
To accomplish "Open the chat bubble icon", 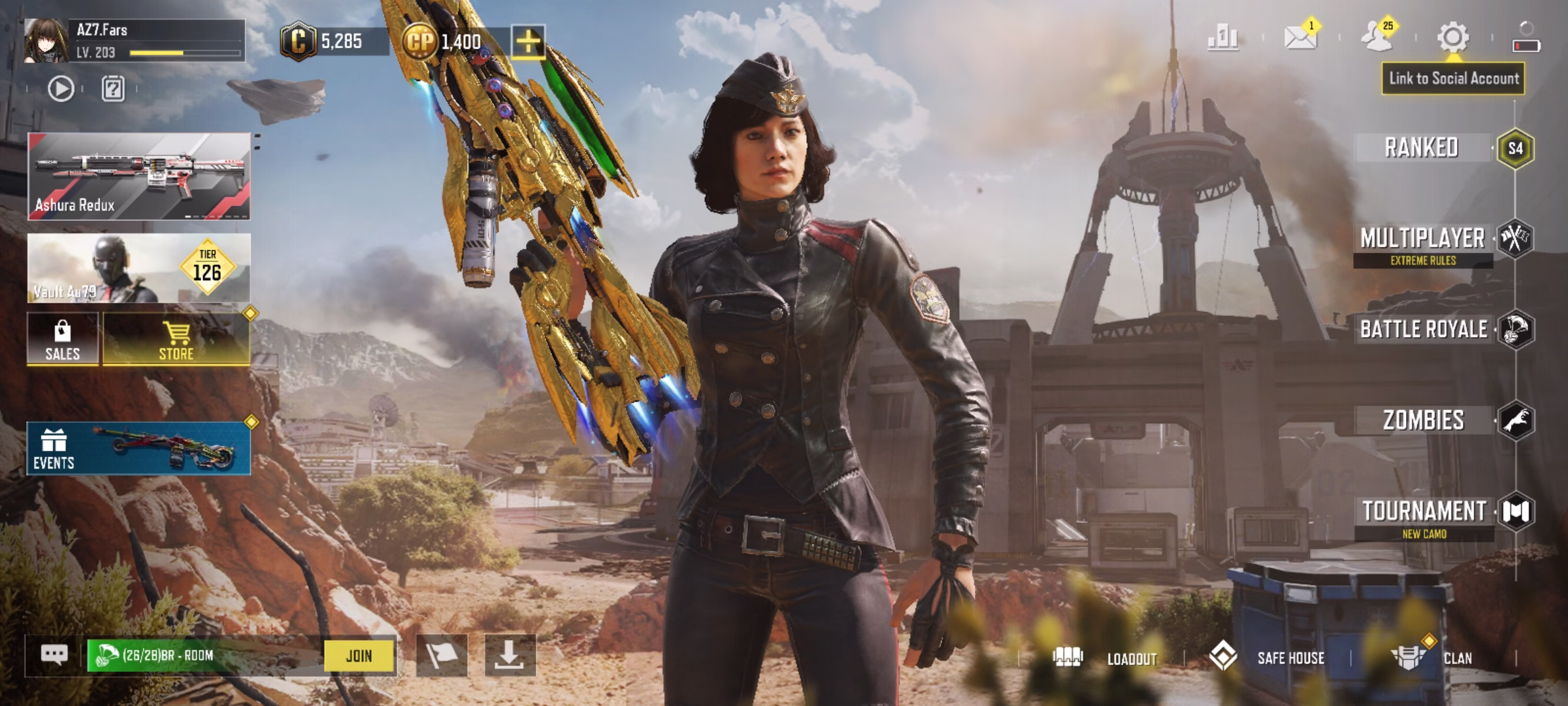I will tap(54, 654).
